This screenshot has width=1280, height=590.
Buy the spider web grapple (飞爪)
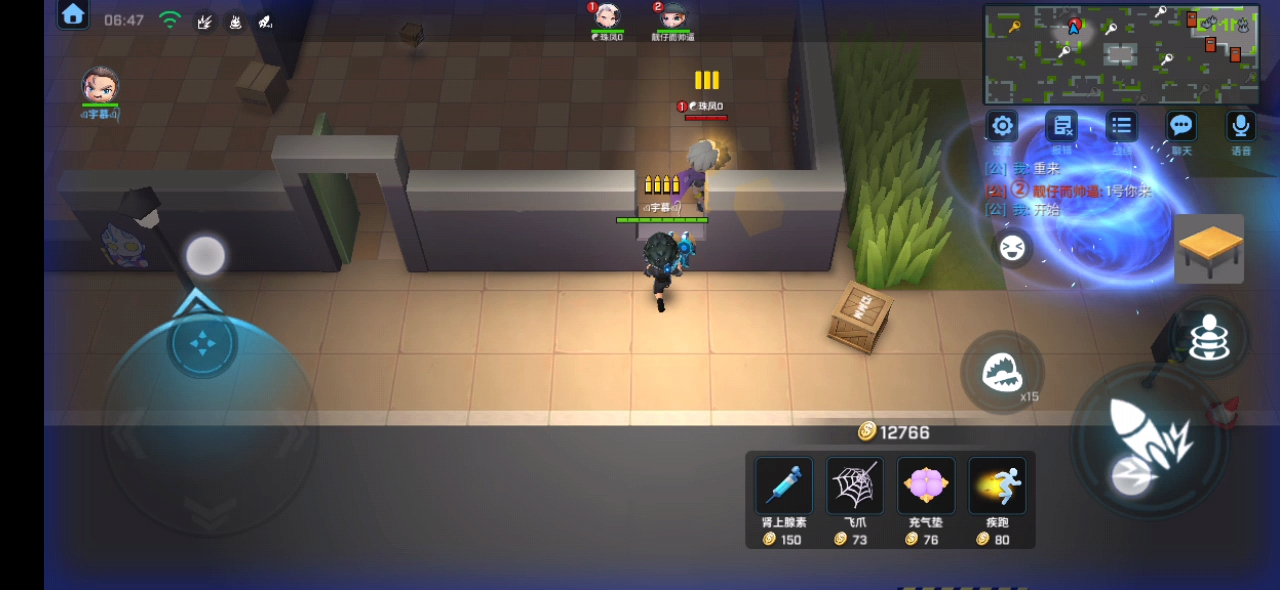point(855,486)
